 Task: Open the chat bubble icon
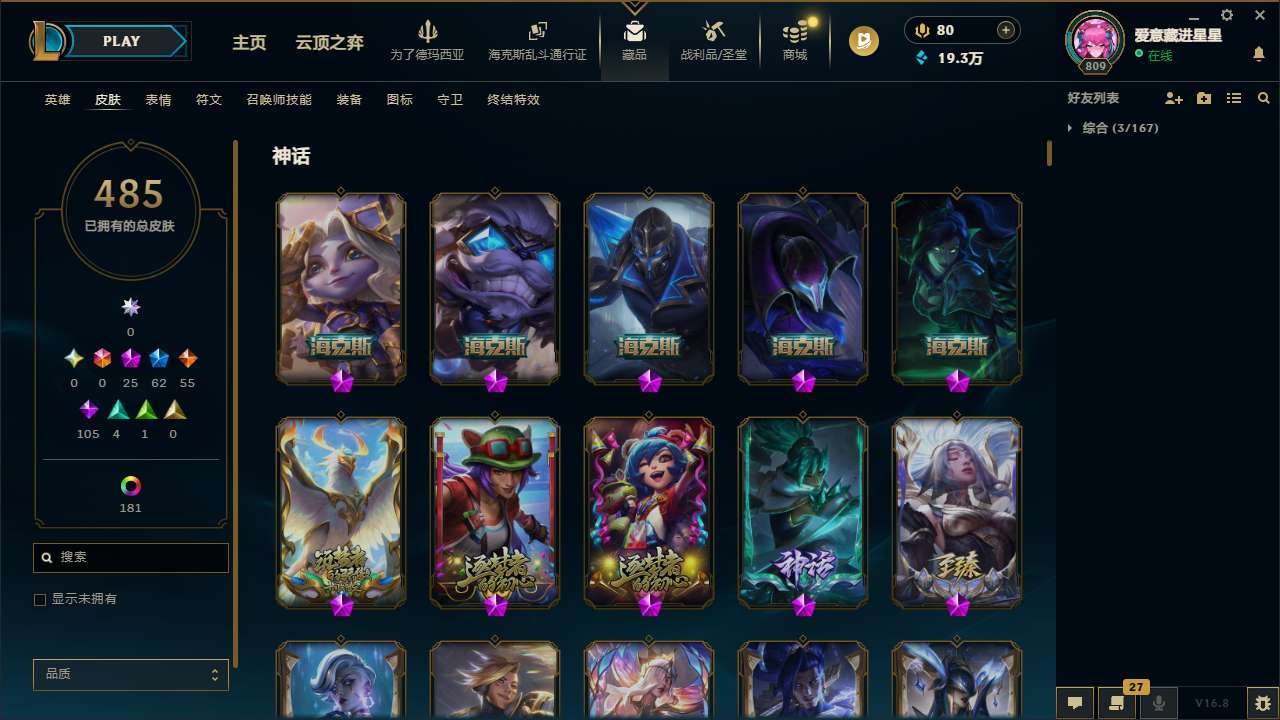[1075, 704]
